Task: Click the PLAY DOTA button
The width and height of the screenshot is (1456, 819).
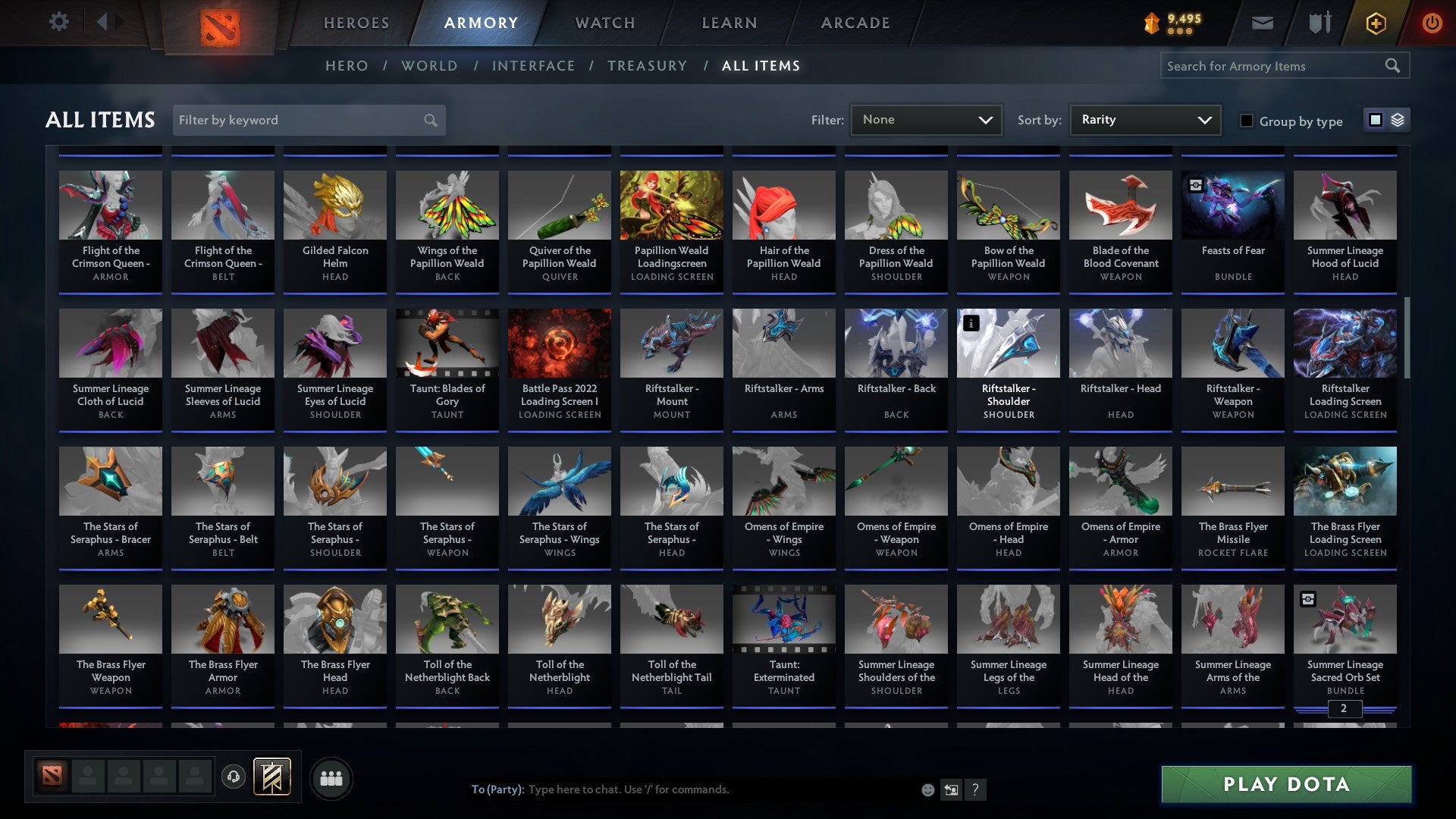Action: (1284, 785)
